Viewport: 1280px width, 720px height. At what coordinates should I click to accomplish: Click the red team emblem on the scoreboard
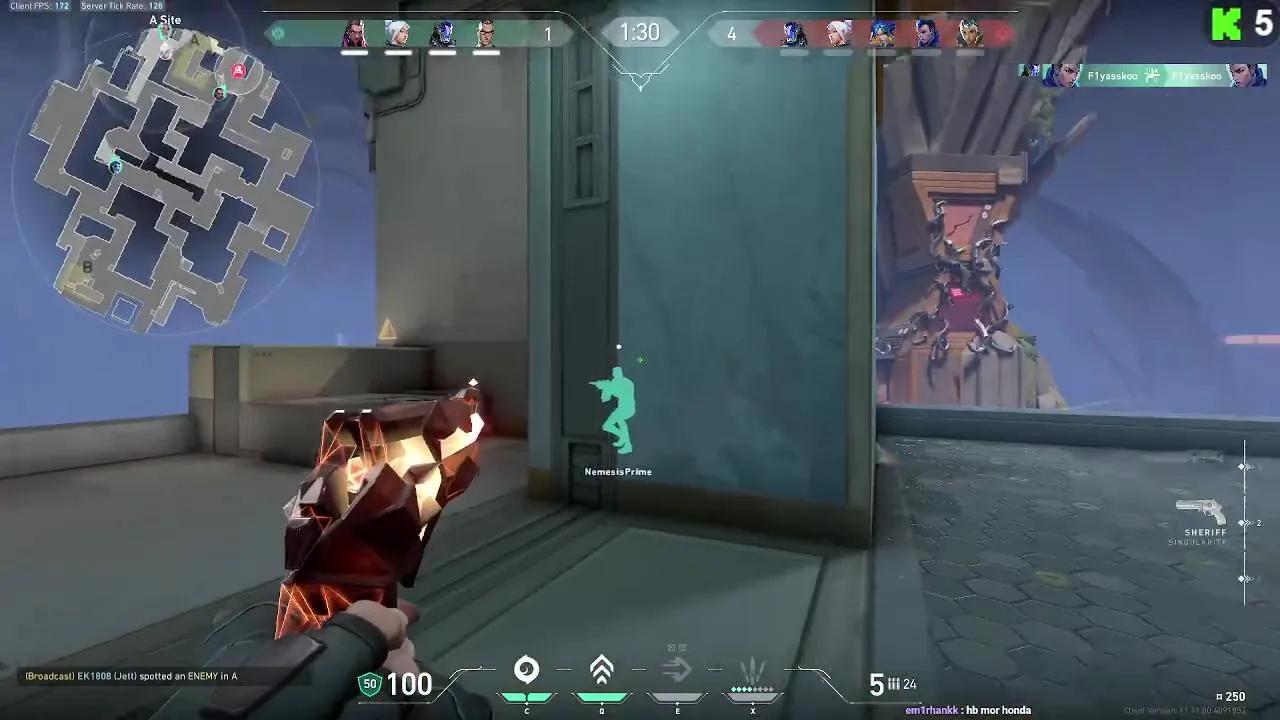1002,32
